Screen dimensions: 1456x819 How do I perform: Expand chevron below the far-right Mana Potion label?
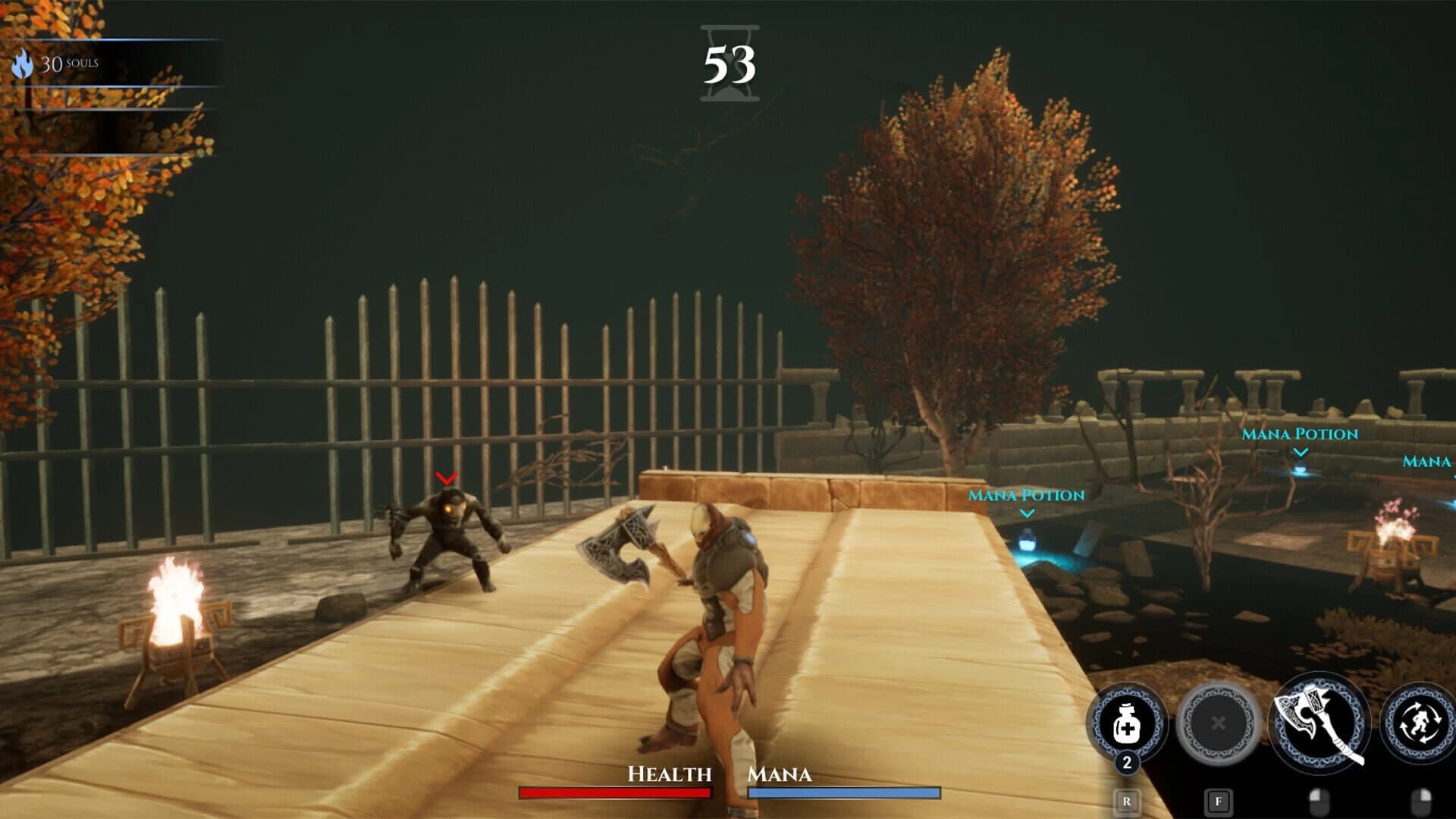pyautogui.click(x=1299, y=452)
